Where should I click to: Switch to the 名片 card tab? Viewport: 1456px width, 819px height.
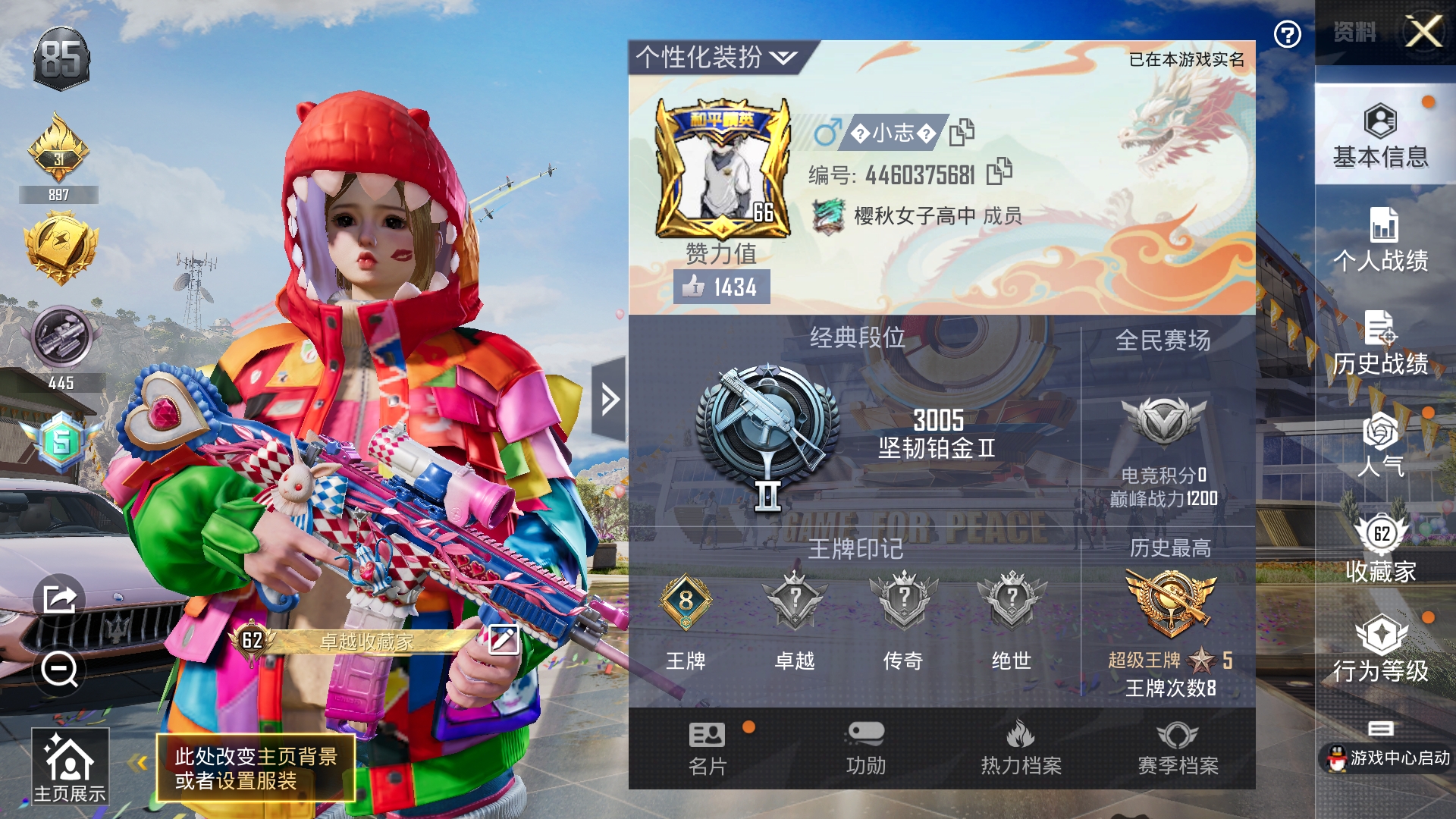707,748
